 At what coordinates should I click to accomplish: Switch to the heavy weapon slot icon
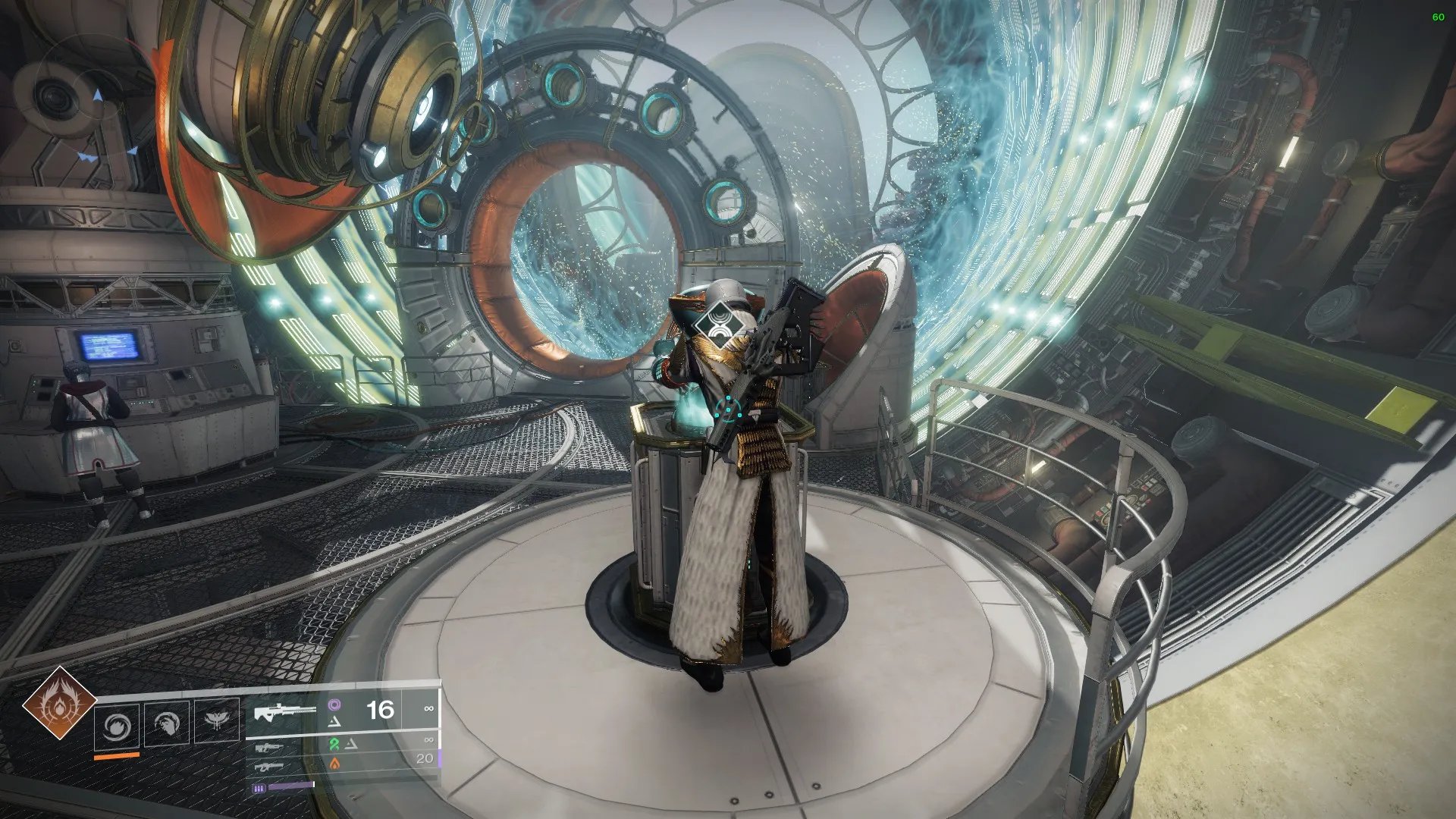268,767
